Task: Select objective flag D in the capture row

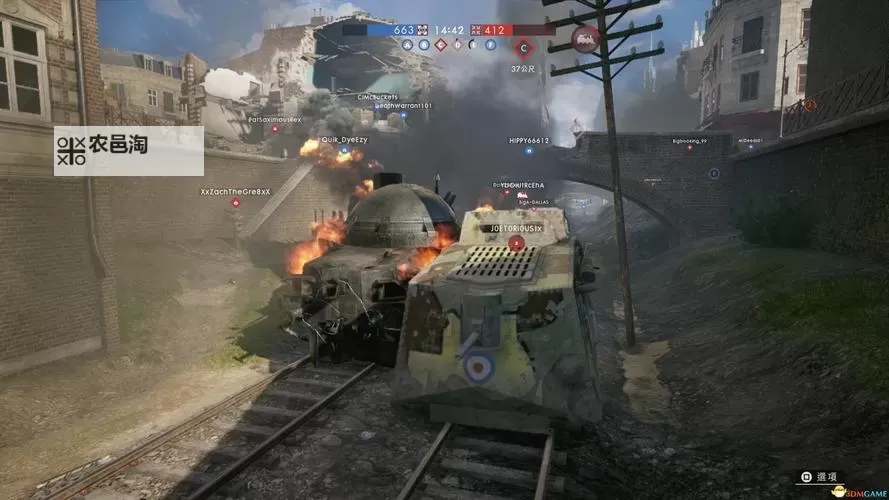Action: click(x=458, y=45)
